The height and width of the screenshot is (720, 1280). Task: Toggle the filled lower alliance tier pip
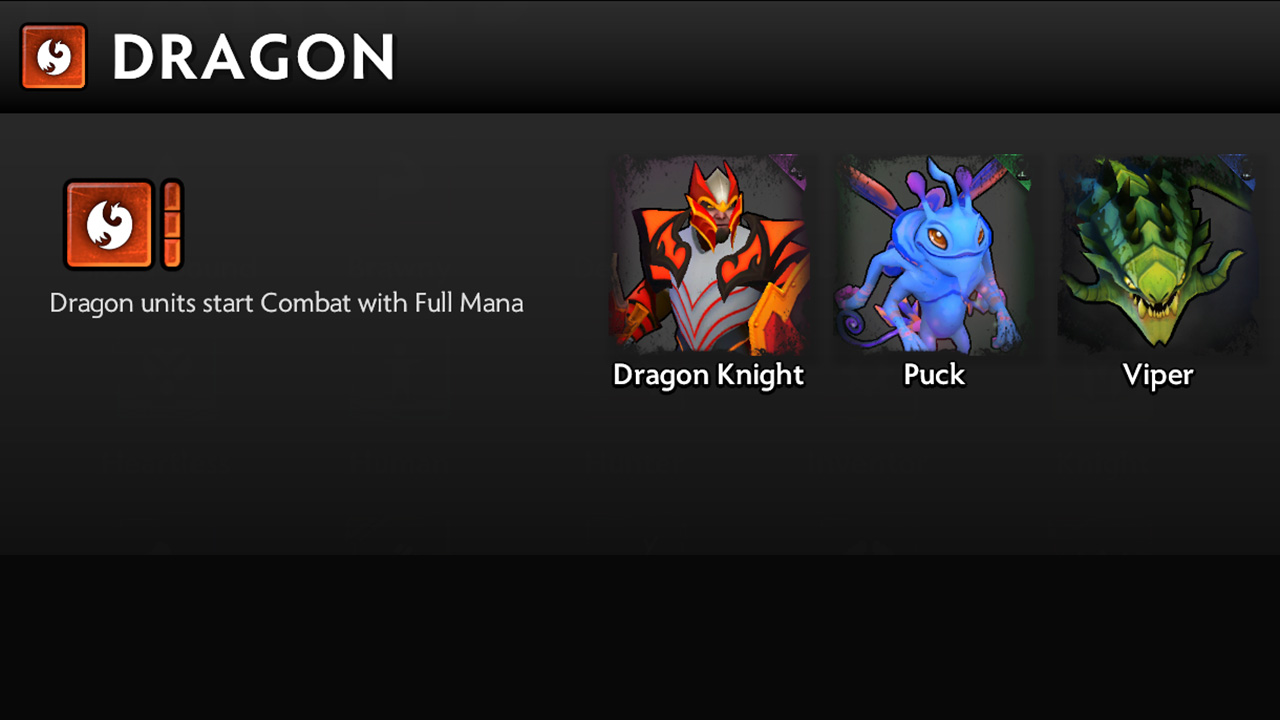click(172, 252)
